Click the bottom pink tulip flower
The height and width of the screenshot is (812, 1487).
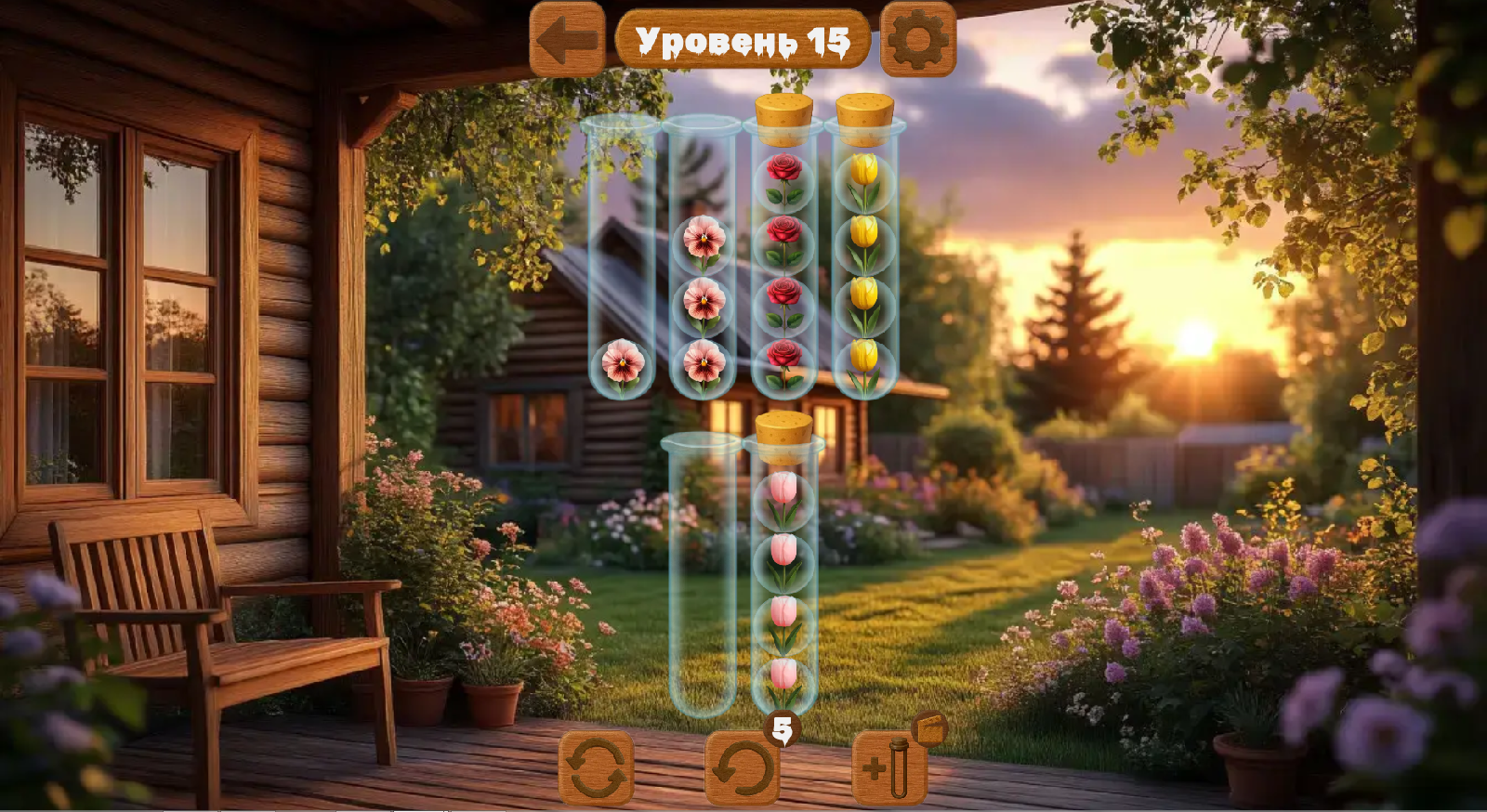[783, 678]
